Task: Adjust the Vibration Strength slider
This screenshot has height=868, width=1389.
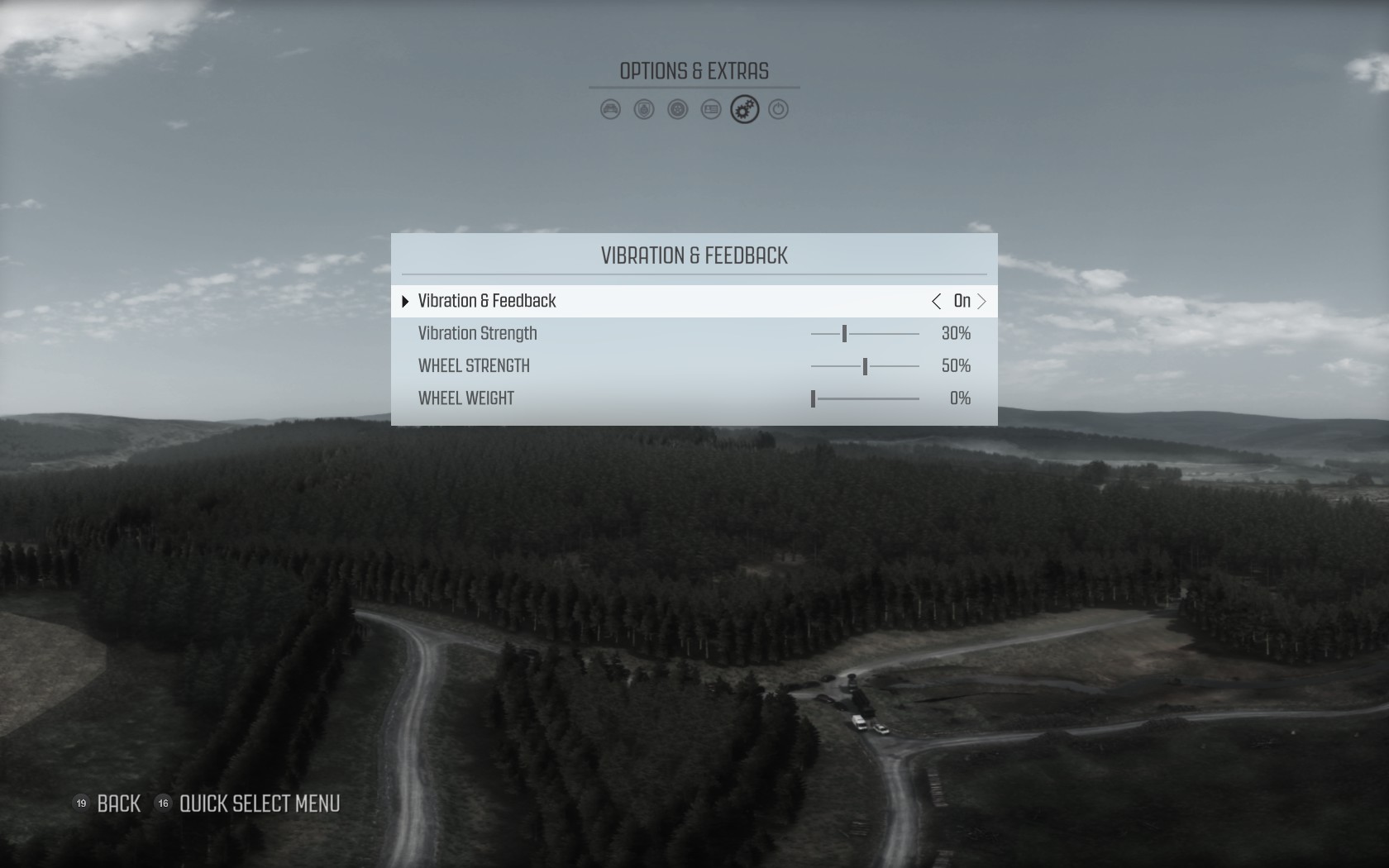Action: (x=844, y=333)
